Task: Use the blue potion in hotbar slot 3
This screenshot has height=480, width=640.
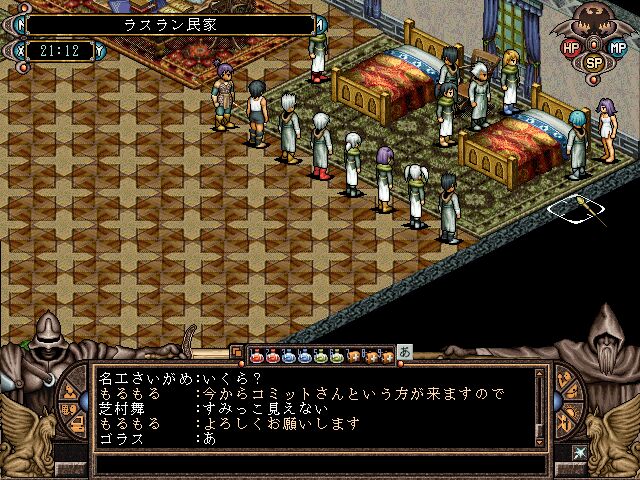Action: tap(288, 355)
